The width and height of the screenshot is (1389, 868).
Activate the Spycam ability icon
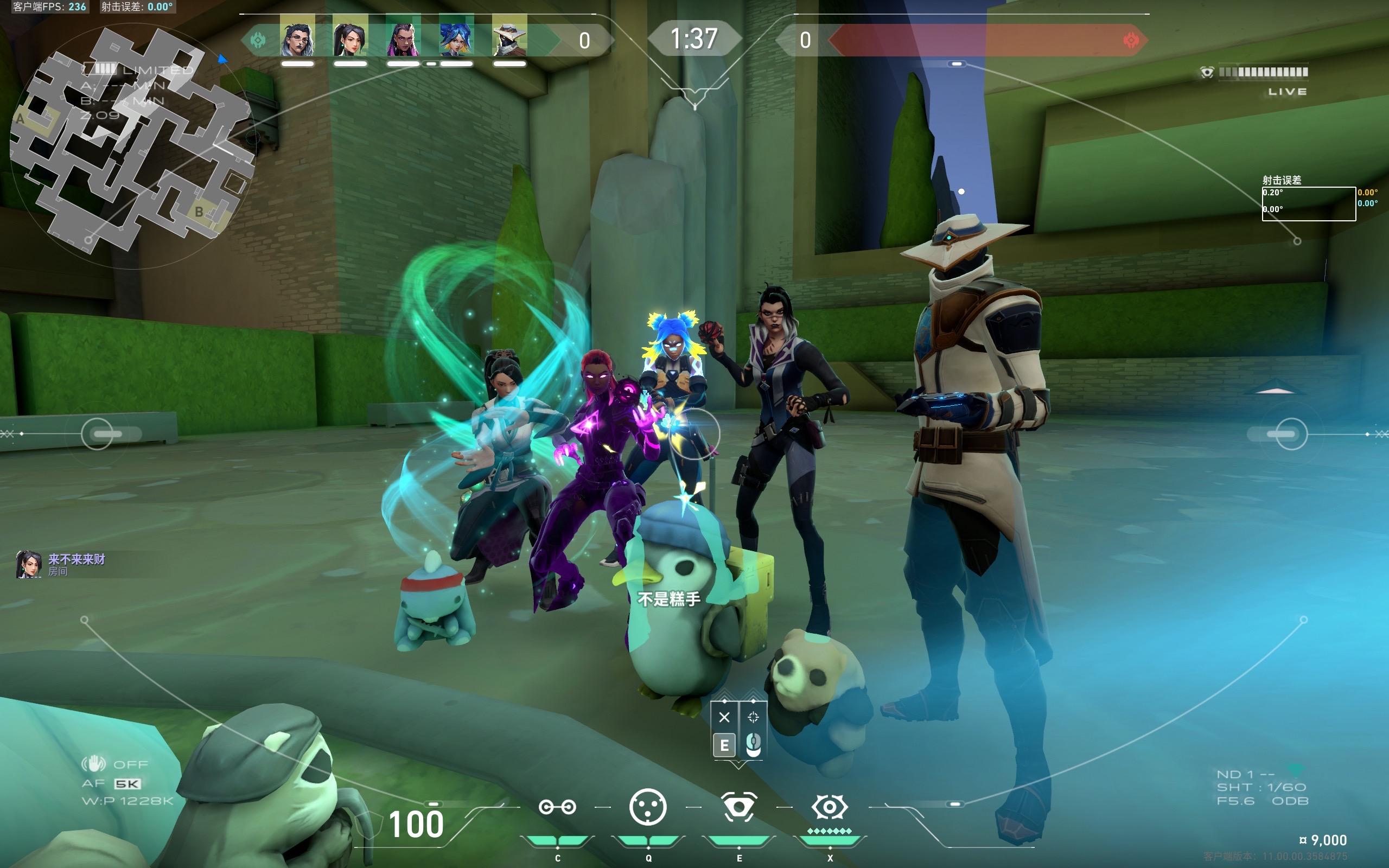[738, 807]
